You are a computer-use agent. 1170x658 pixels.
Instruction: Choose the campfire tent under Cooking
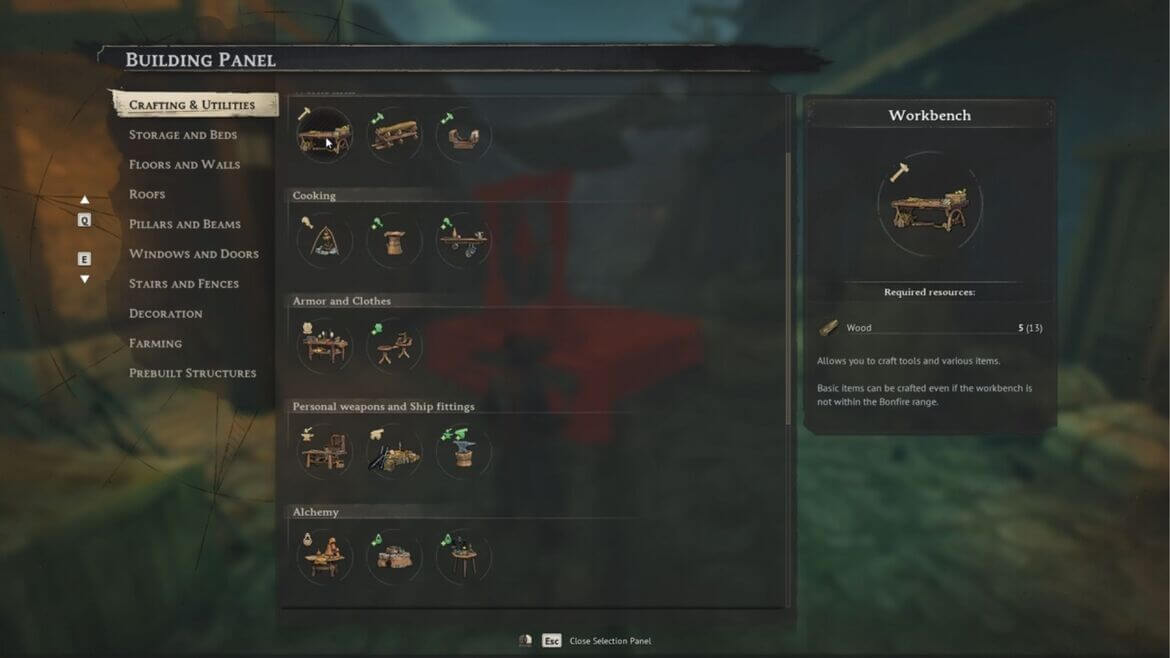325,241
